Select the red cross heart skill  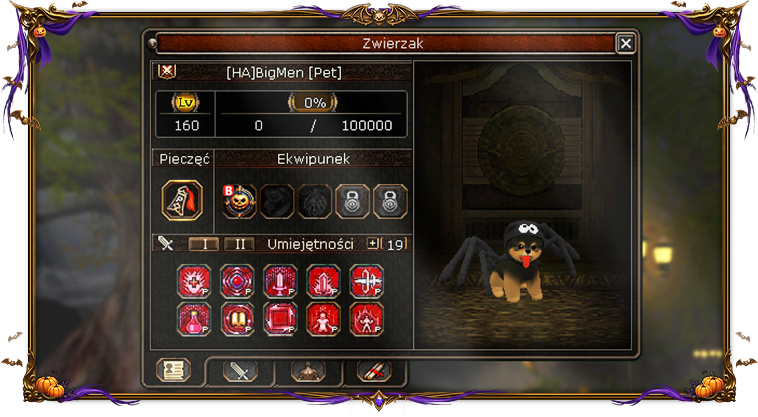[194, 281]
